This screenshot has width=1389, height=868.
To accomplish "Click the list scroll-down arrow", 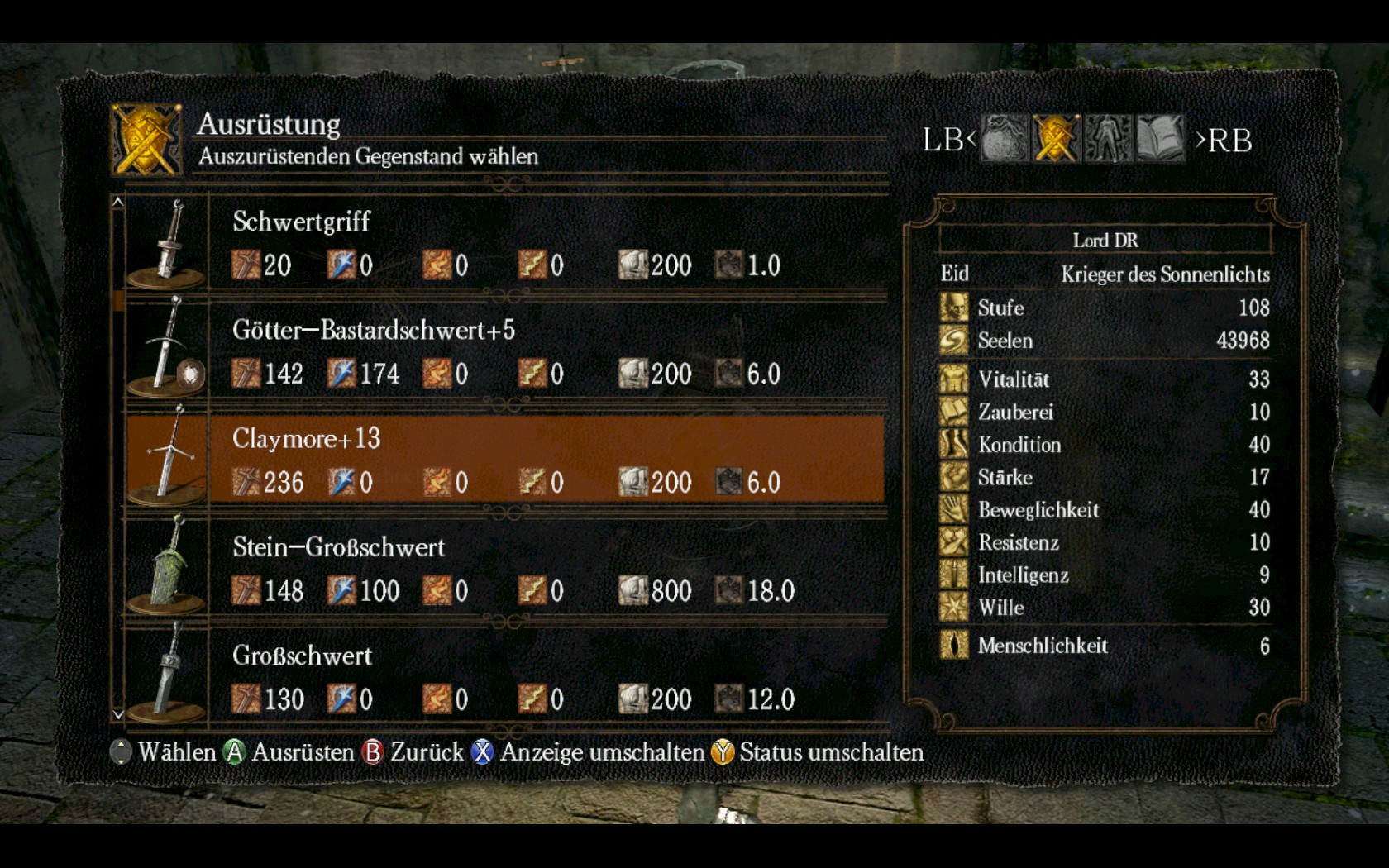I will (x=118, y=714).
